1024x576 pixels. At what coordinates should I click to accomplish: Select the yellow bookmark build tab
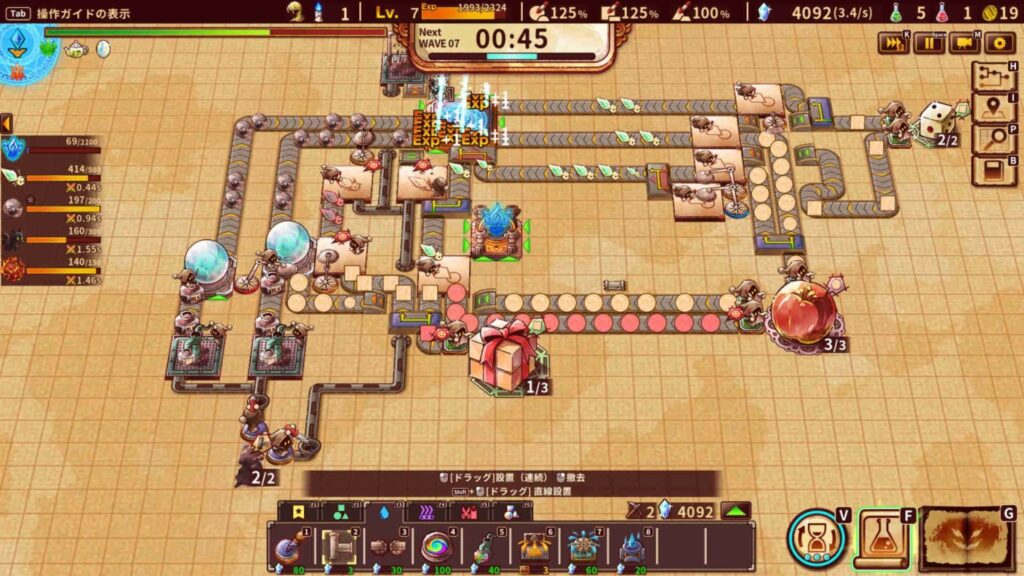pos(296,512)
